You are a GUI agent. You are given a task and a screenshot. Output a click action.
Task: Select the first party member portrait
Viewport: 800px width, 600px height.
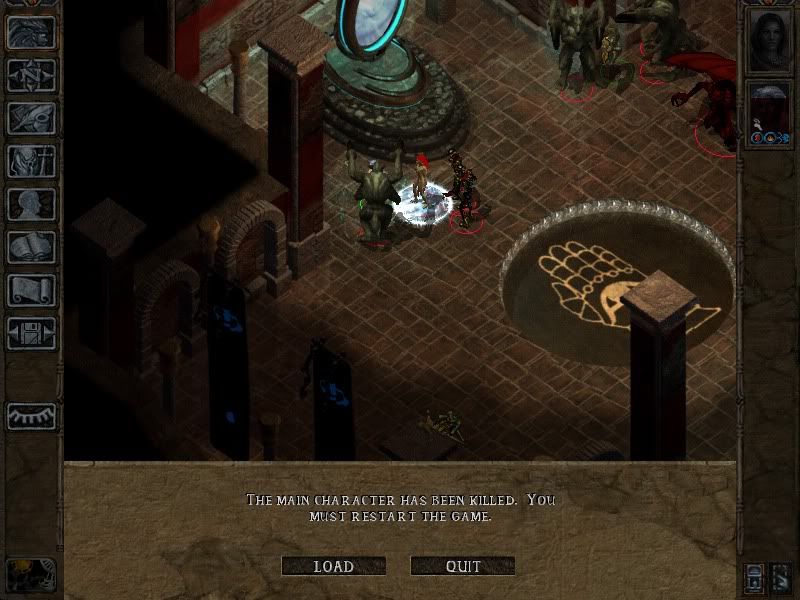coord(770,41)
